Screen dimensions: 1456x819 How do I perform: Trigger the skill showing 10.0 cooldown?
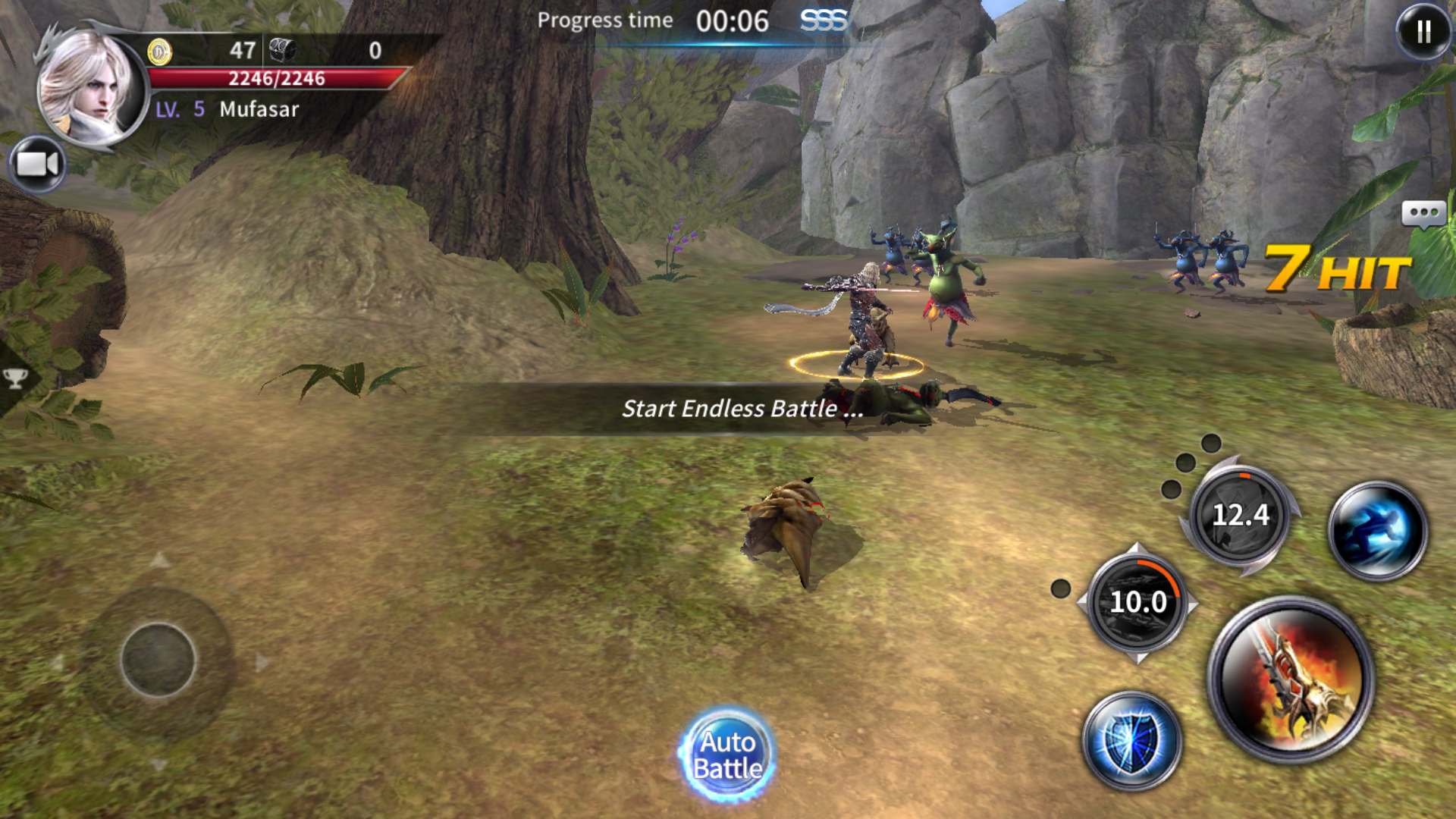1137,602
